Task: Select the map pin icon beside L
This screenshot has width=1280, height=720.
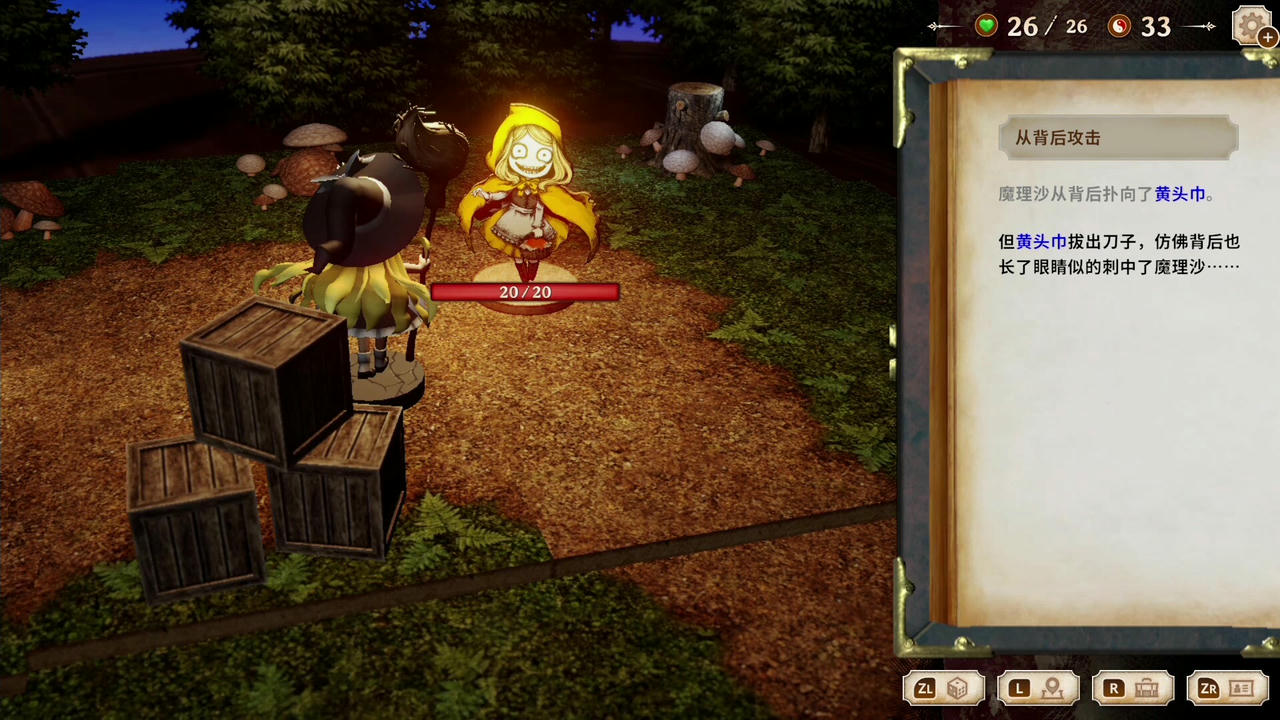Action: [1052, 688]
